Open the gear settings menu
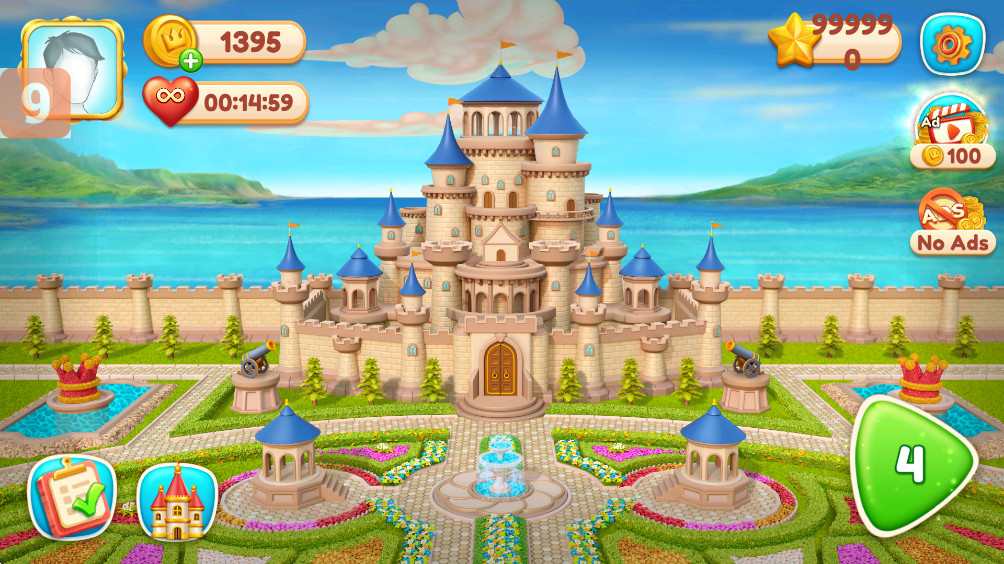This screenshot has height=564, width=1004. (952, 44)
